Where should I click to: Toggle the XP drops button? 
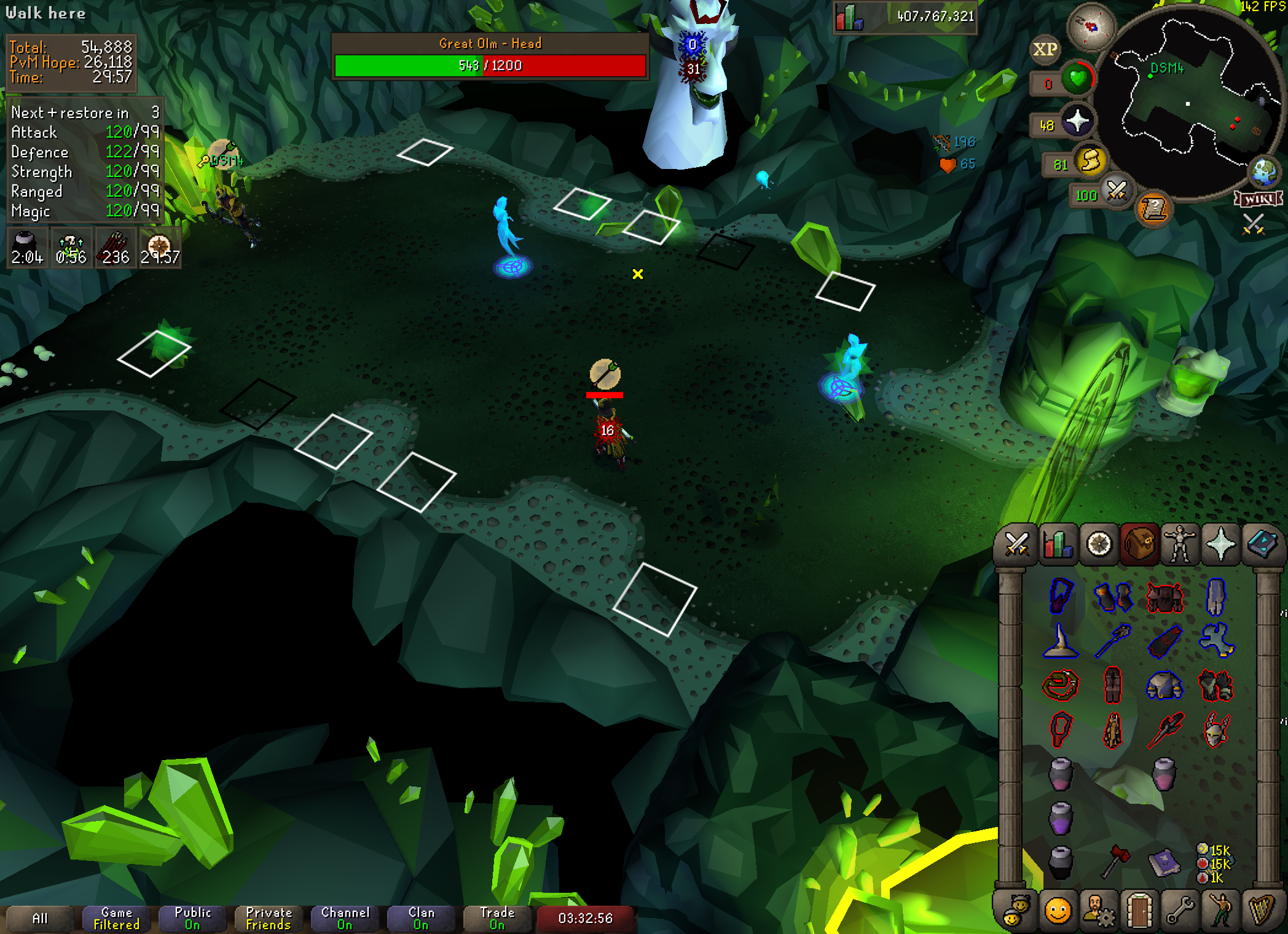(x=1045, y=50)
